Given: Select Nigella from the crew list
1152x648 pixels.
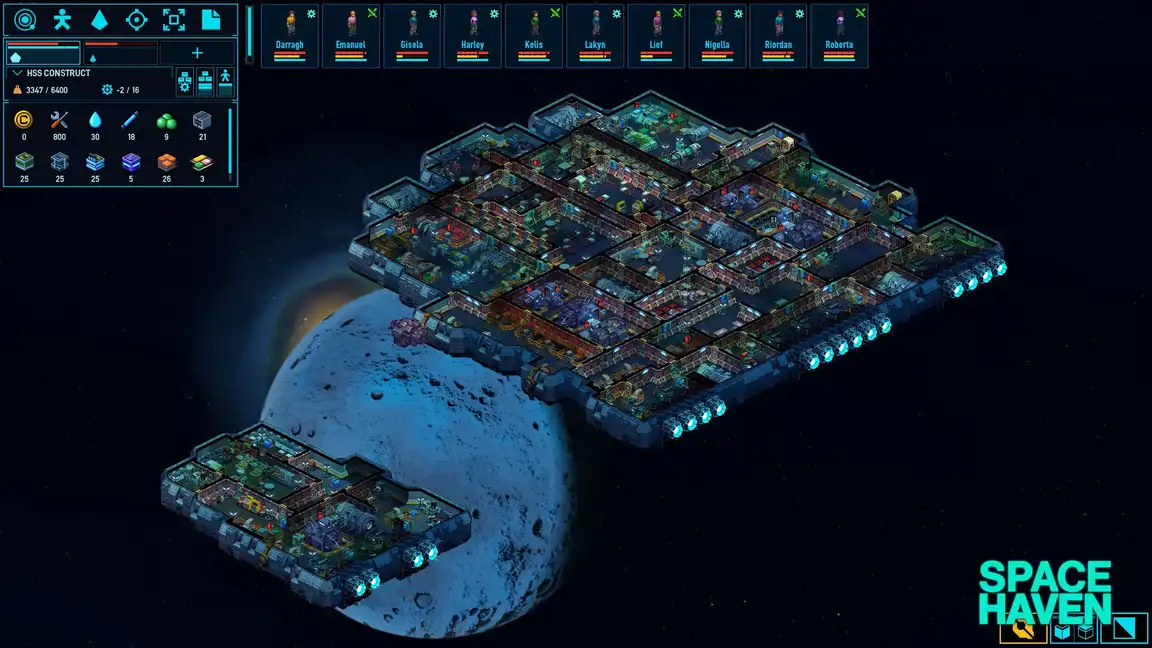Looking at the screenshot, I should [x=717, y=35].
